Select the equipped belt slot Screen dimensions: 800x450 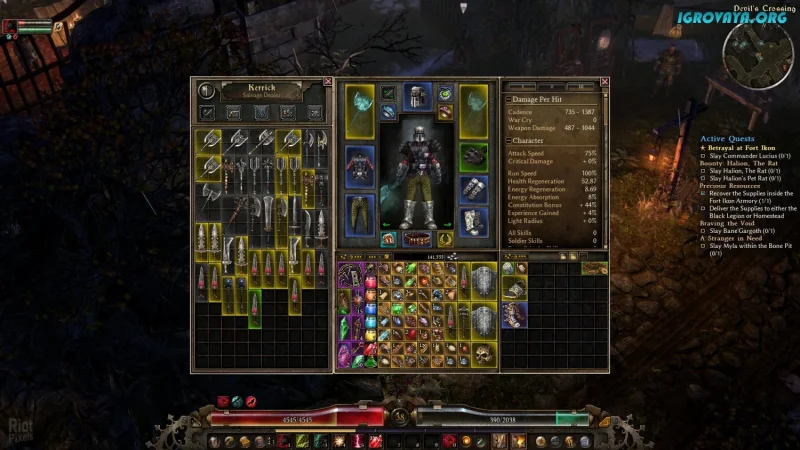[417, 240]
